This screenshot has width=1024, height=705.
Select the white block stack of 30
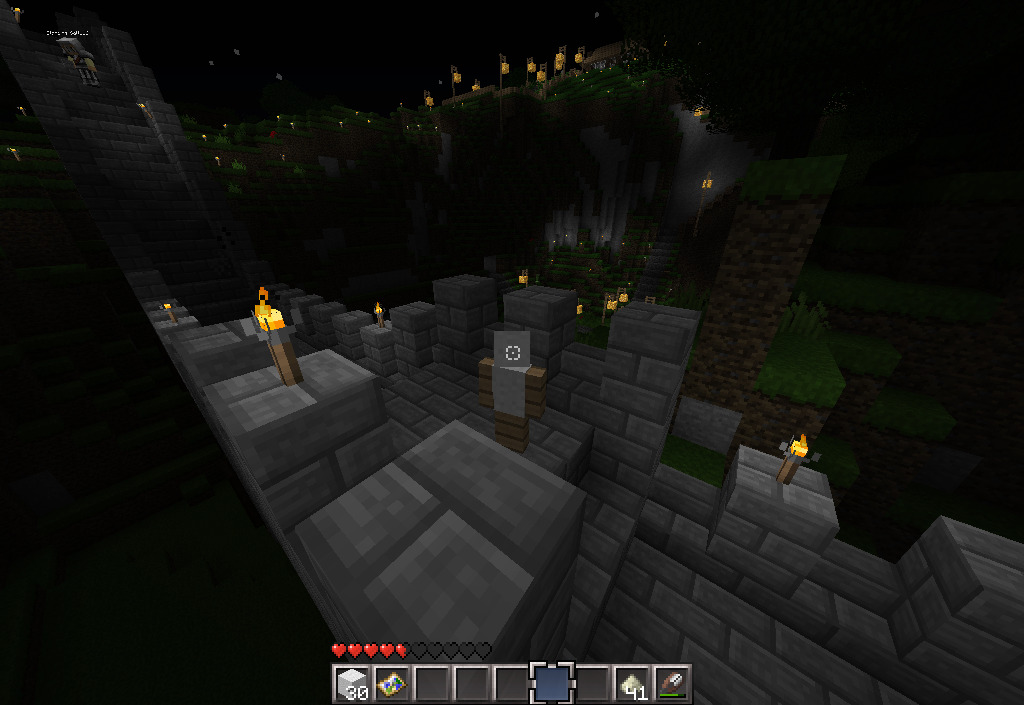click(351, 684)
